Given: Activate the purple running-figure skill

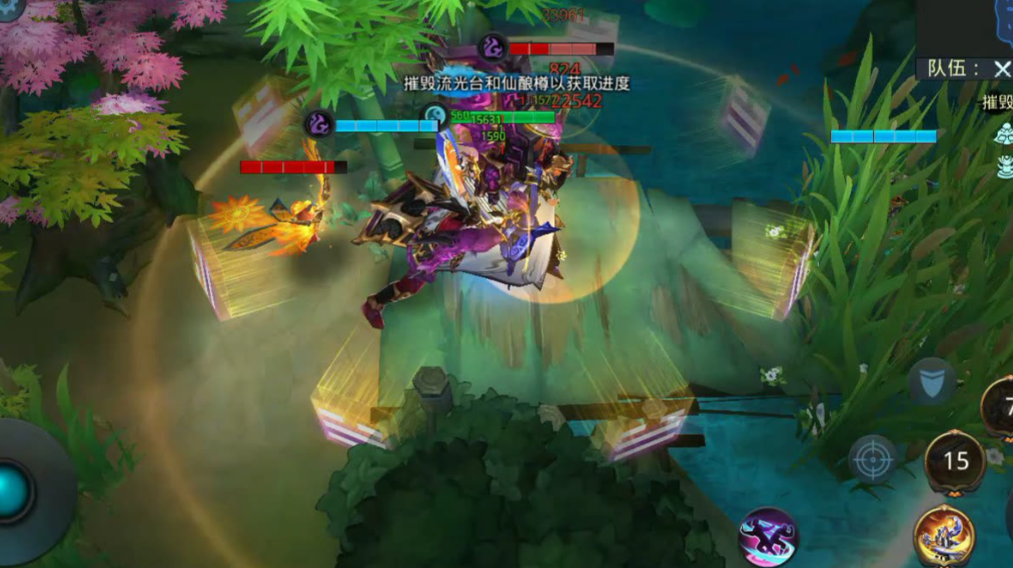Looking at the screenshot, I should click(x=768, y=538).
